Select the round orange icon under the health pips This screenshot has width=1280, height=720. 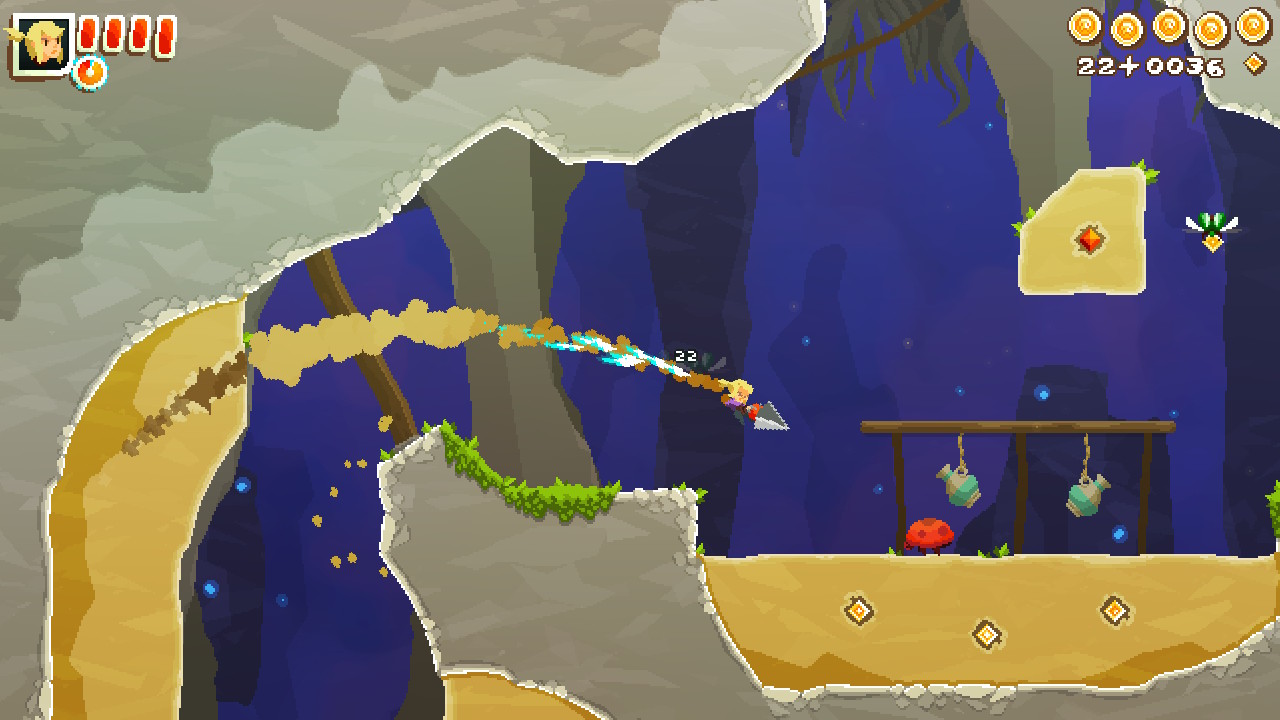pyautogui.click(x=90, y=72)
